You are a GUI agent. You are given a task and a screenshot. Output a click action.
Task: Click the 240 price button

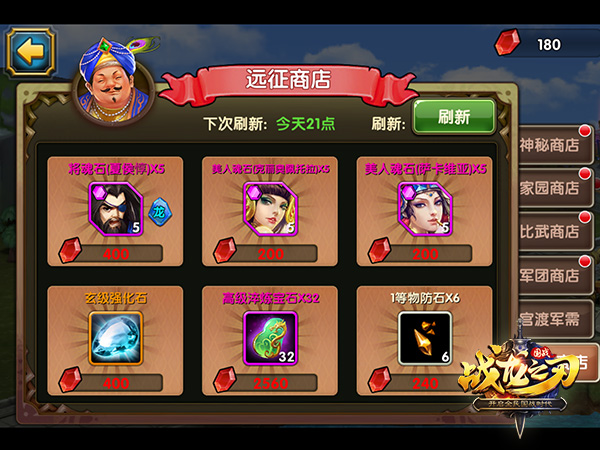click(x=422, y=382)
